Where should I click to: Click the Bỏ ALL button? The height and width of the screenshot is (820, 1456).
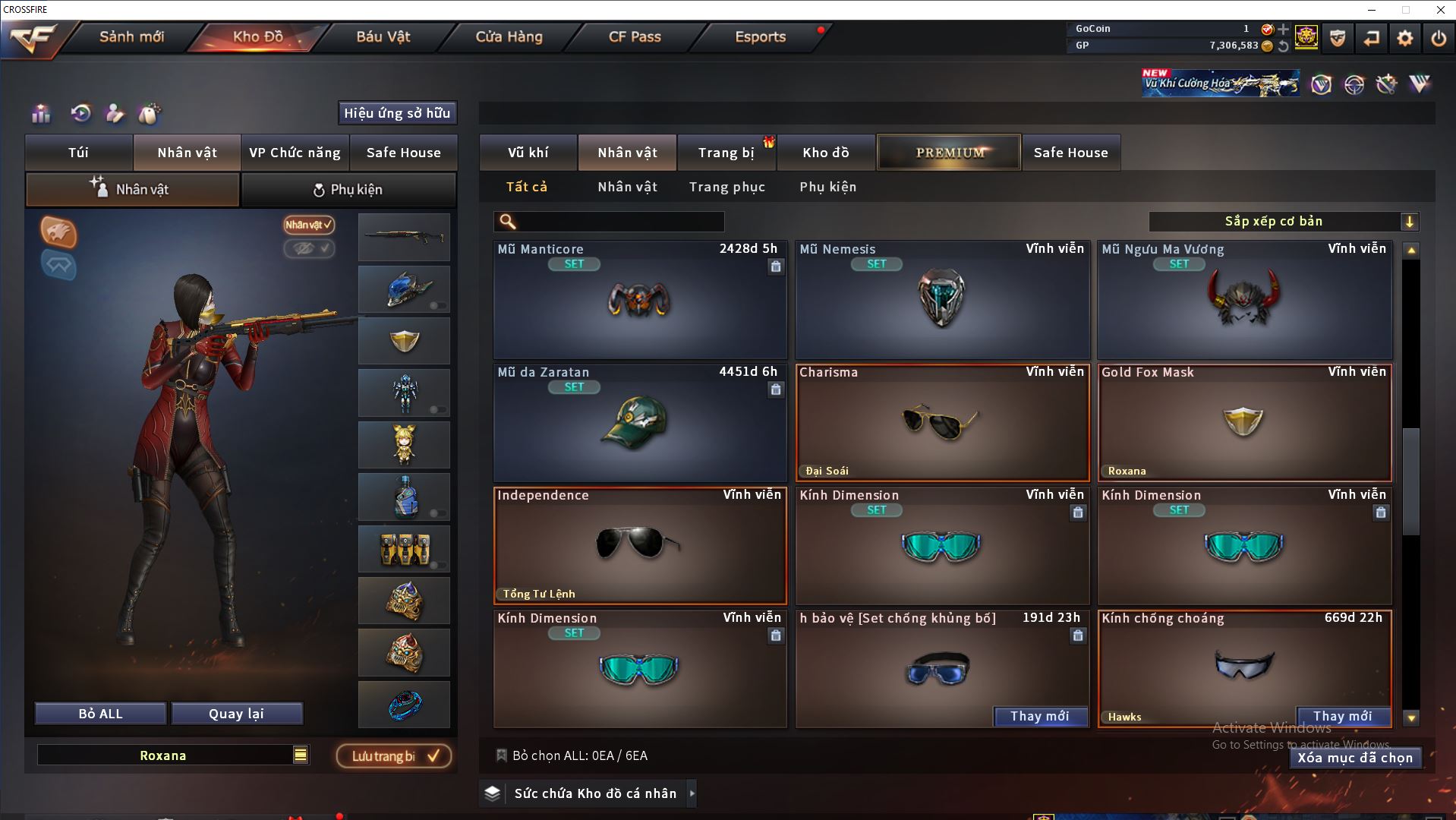coord(100,714)
